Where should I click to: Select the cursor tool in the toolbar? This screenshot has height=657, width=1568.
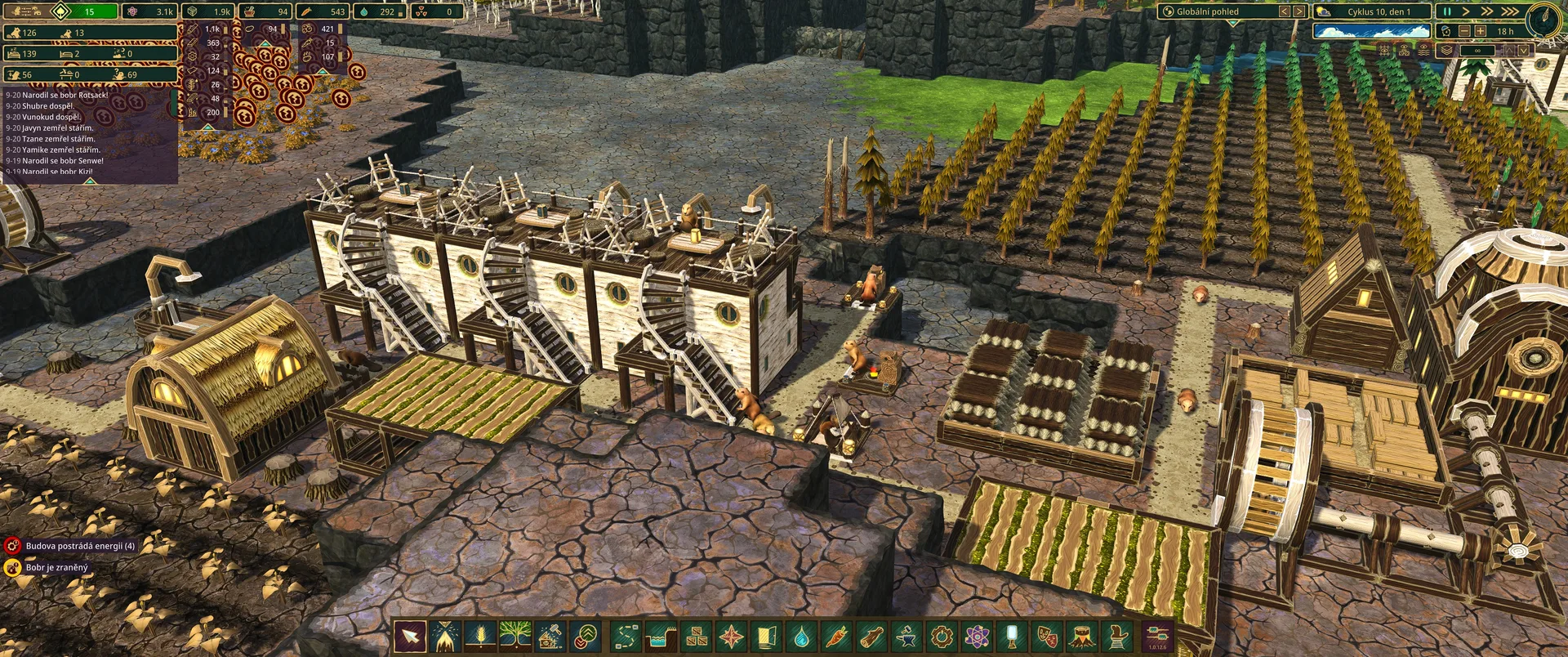pyautogui.click(x=410, y=636)
